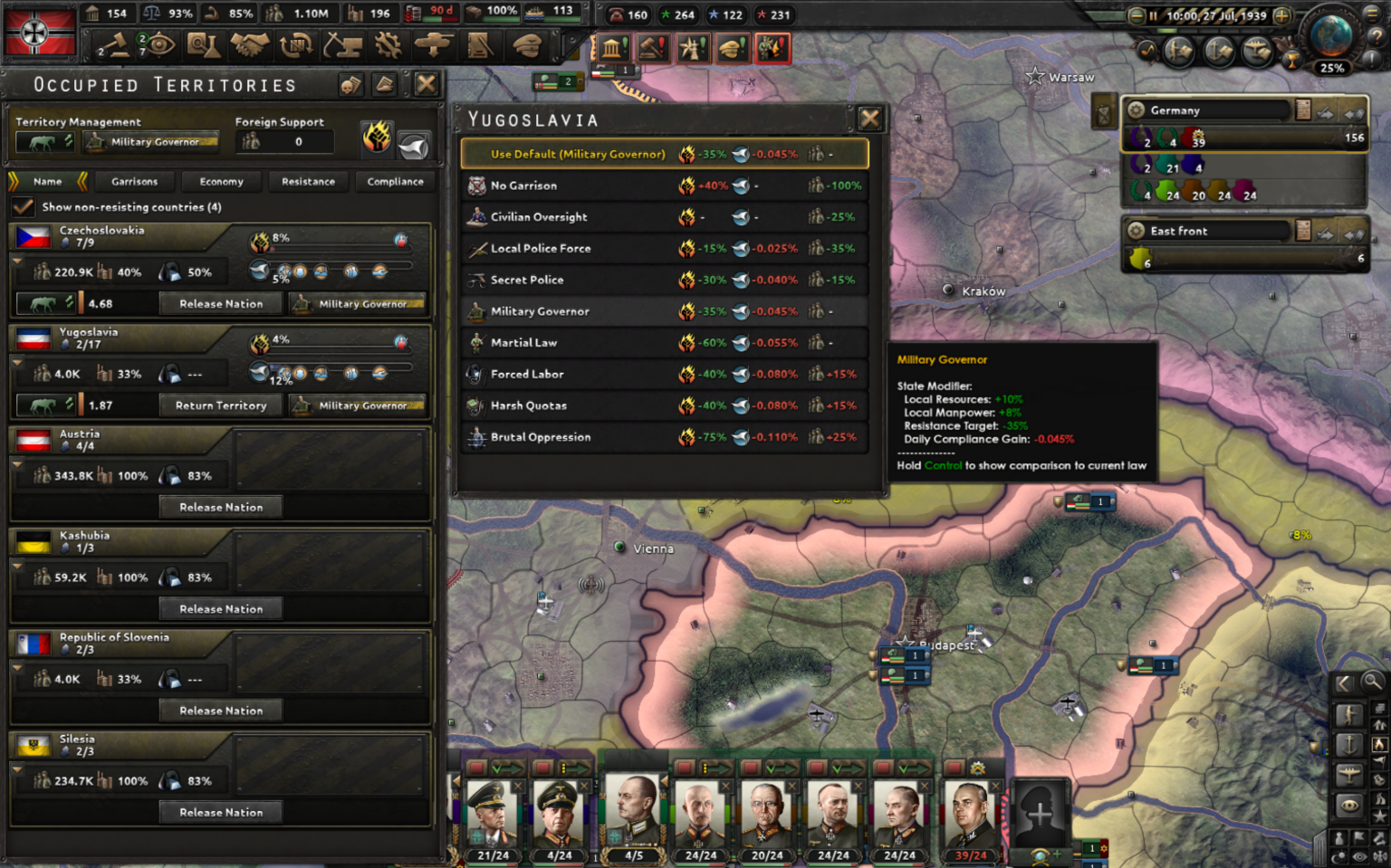Open the espionage agency eye icon
The image size is (1391, 868).
(x=158, y=45)
